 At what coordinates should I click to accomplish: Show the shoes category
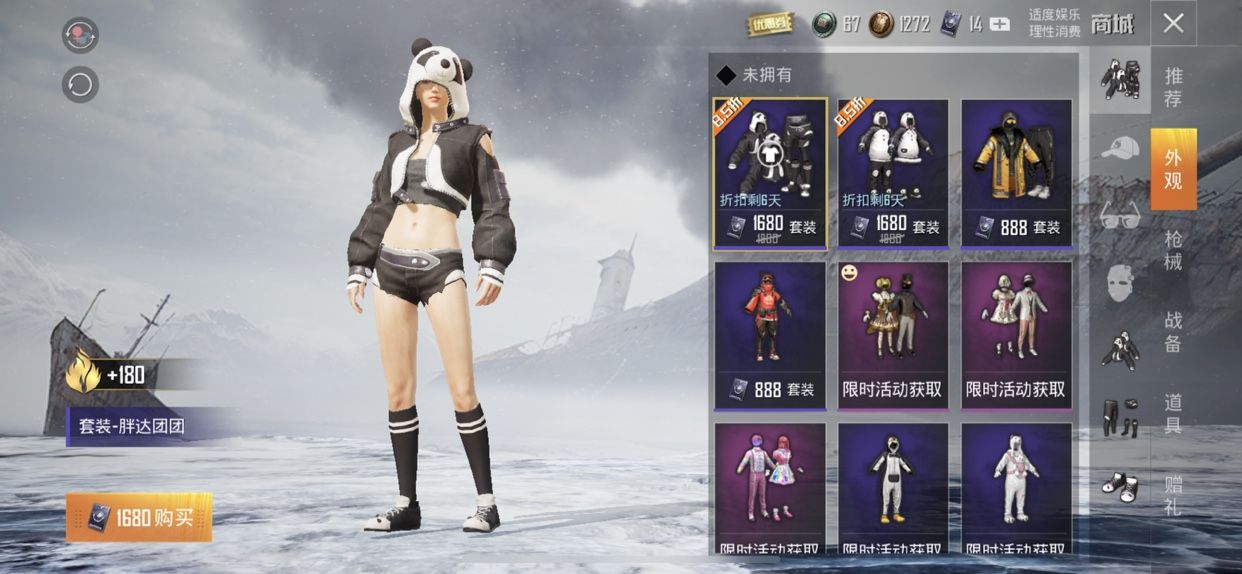click(x=1120, y=486)
